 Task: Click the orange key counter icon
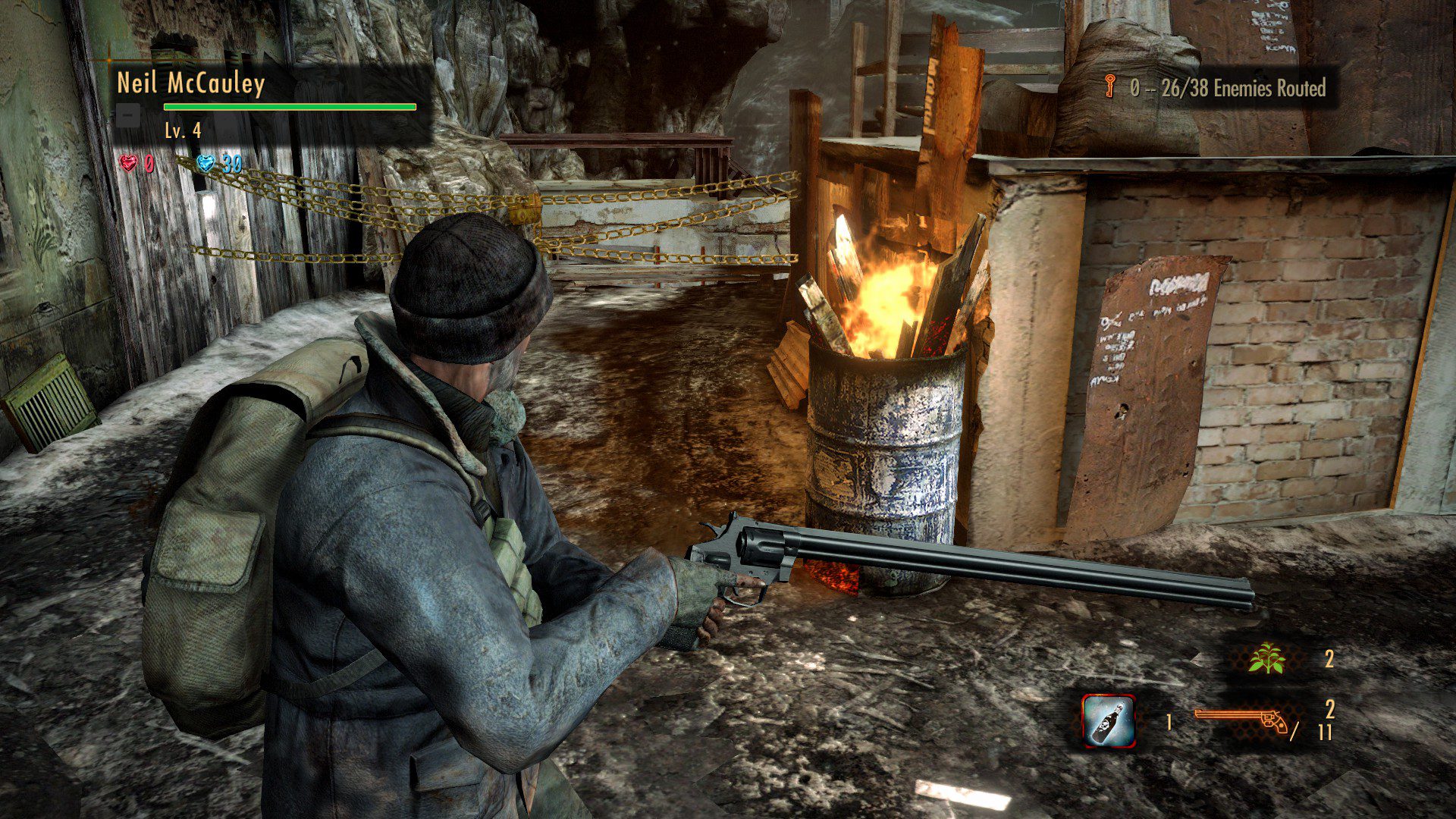(x=1110, y=88)
